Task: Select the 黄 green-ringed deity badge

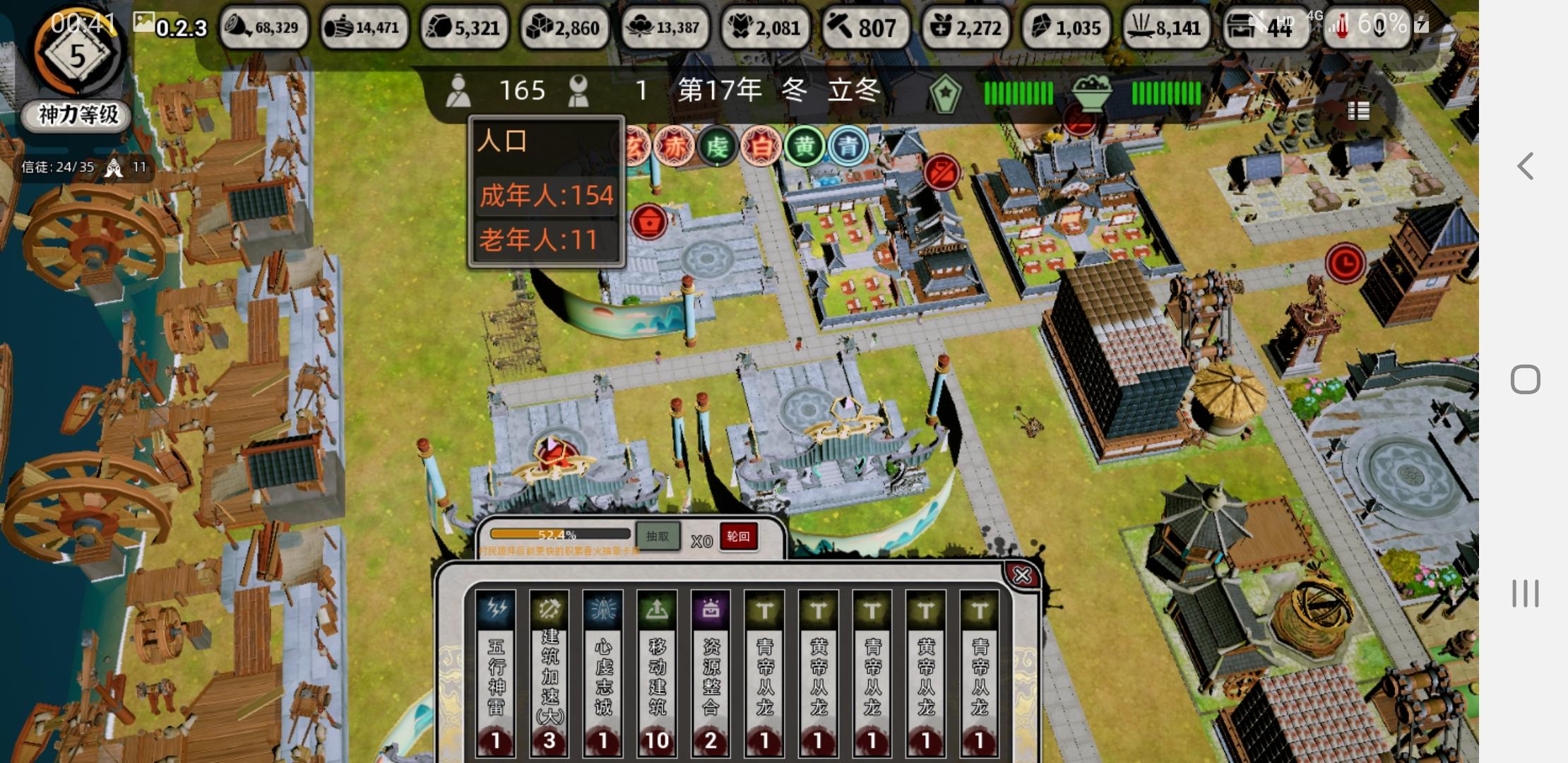Action: click(804, 147)
